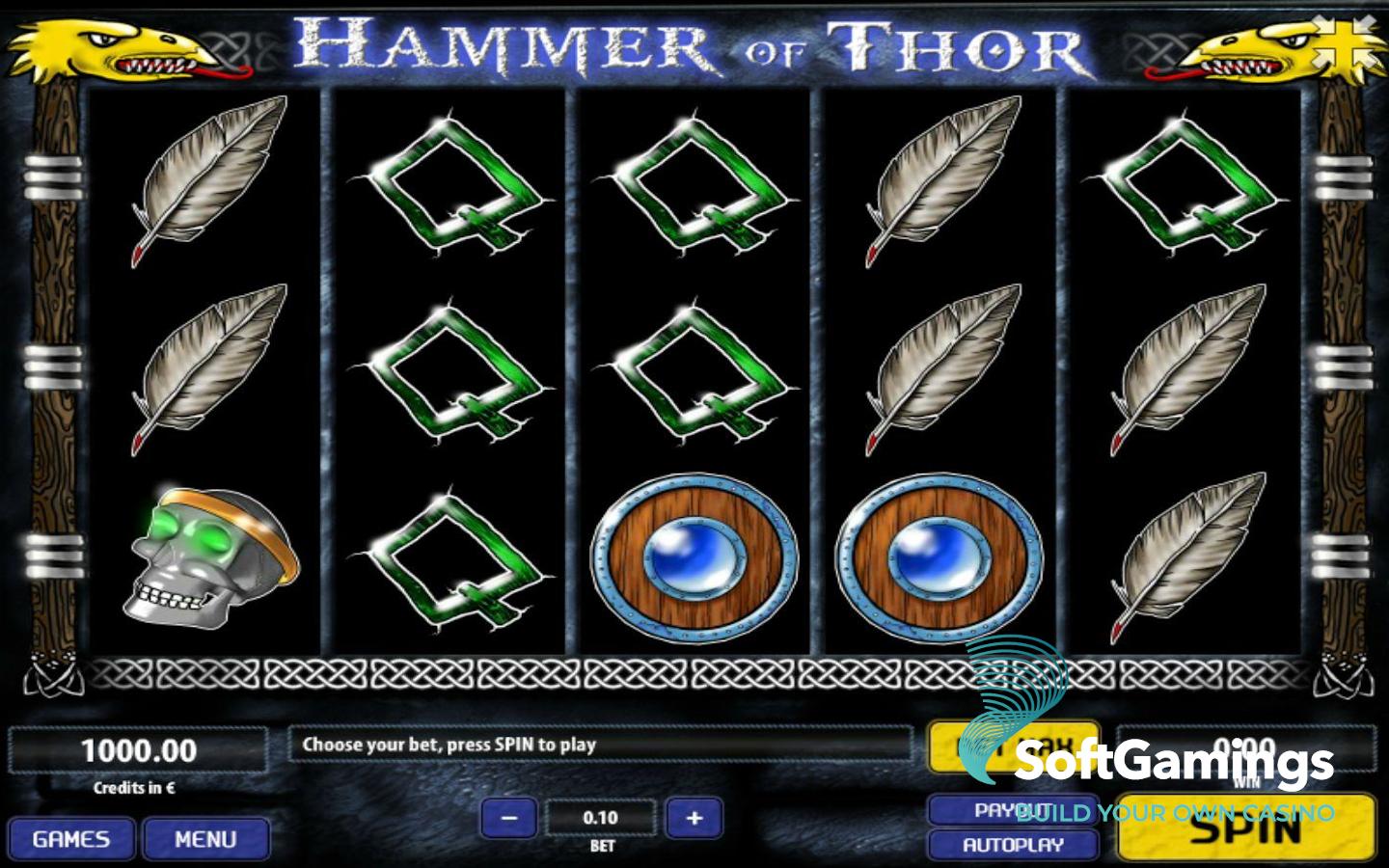Decrease the bet using the minus button
The image size is (1389, 868).
[510, 817]
